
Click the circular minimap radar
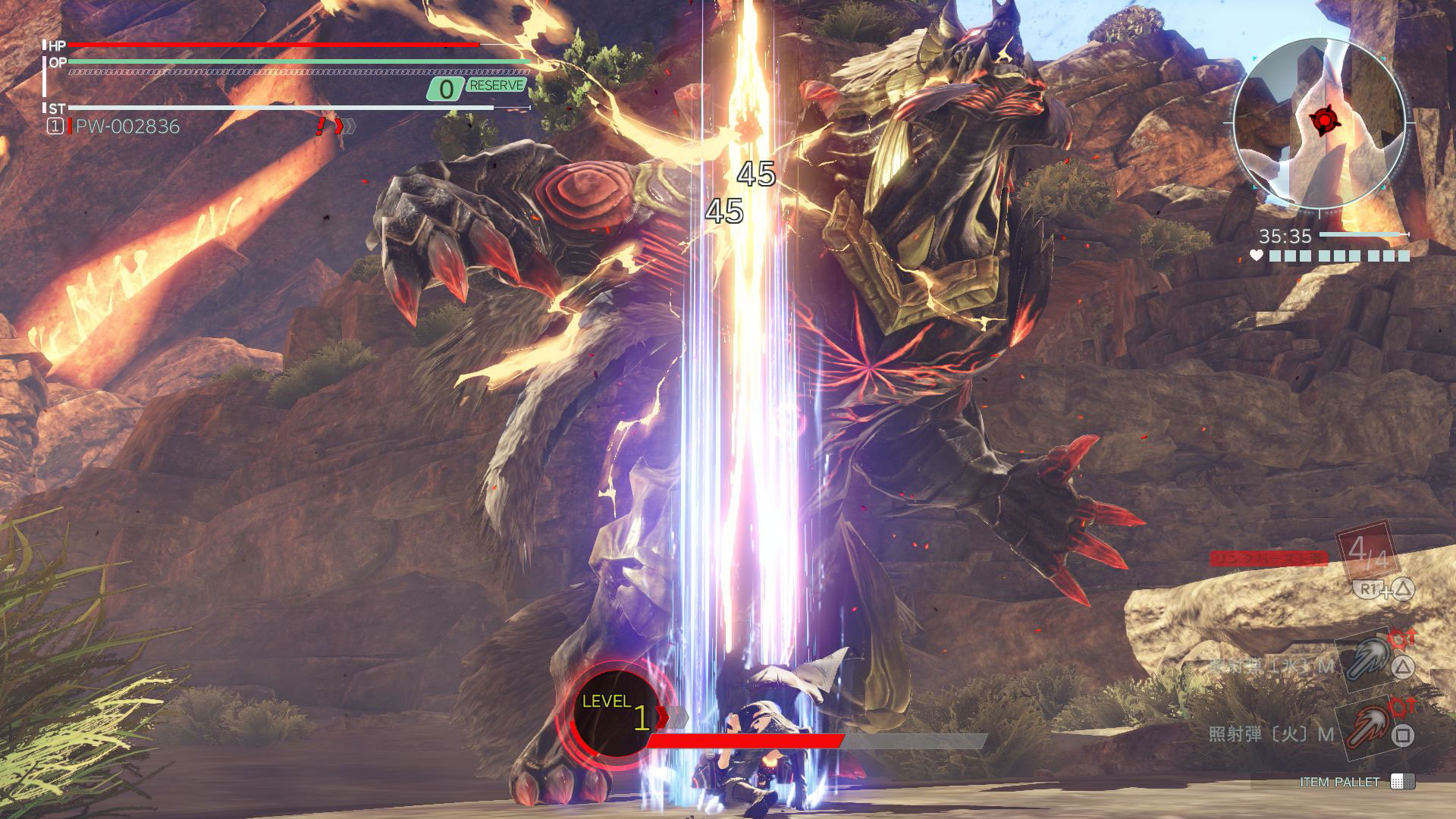click(x=1319, y=123)
